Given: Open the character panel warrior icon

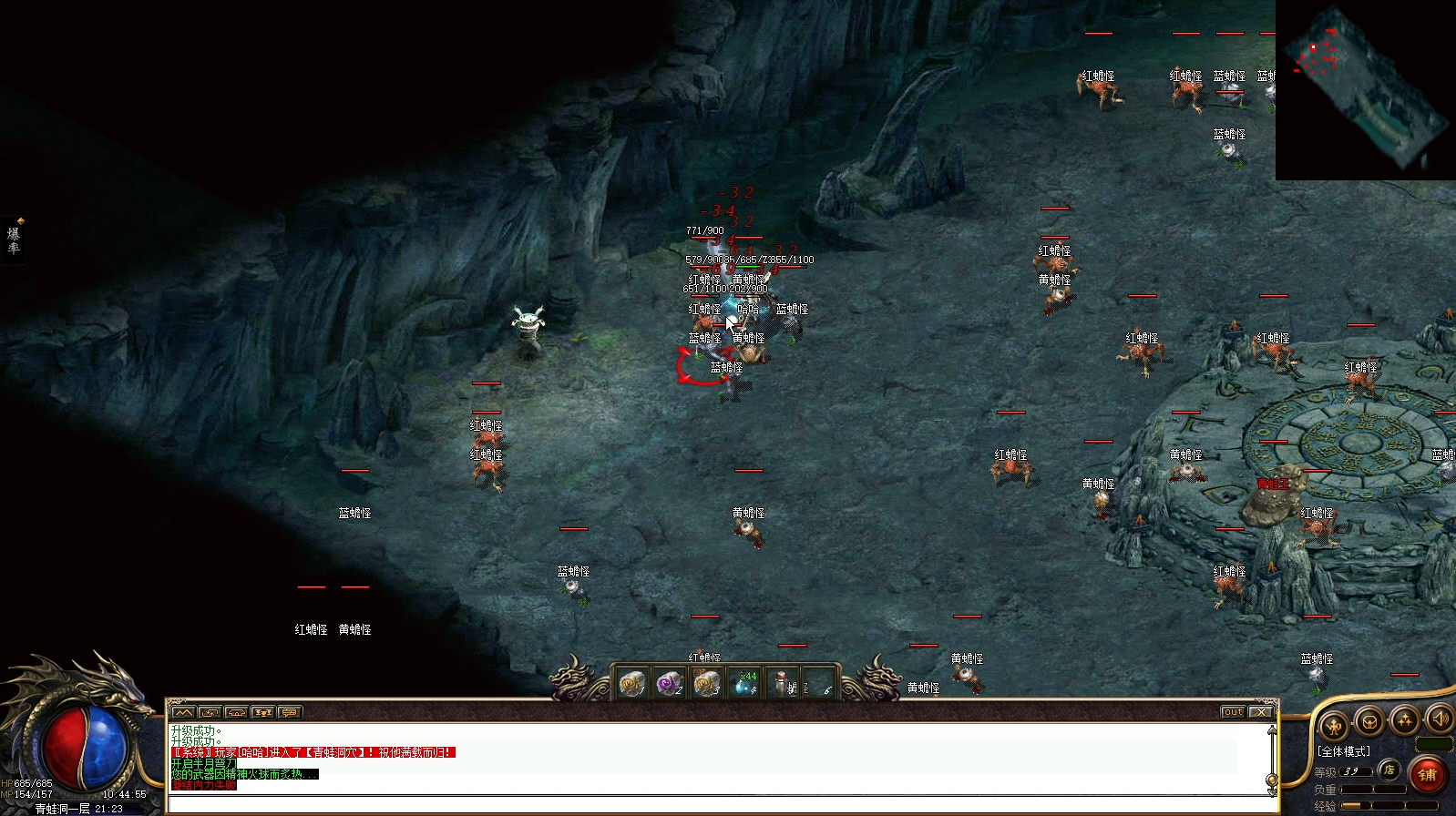Looking at the screenshot, I should 1334,726.
